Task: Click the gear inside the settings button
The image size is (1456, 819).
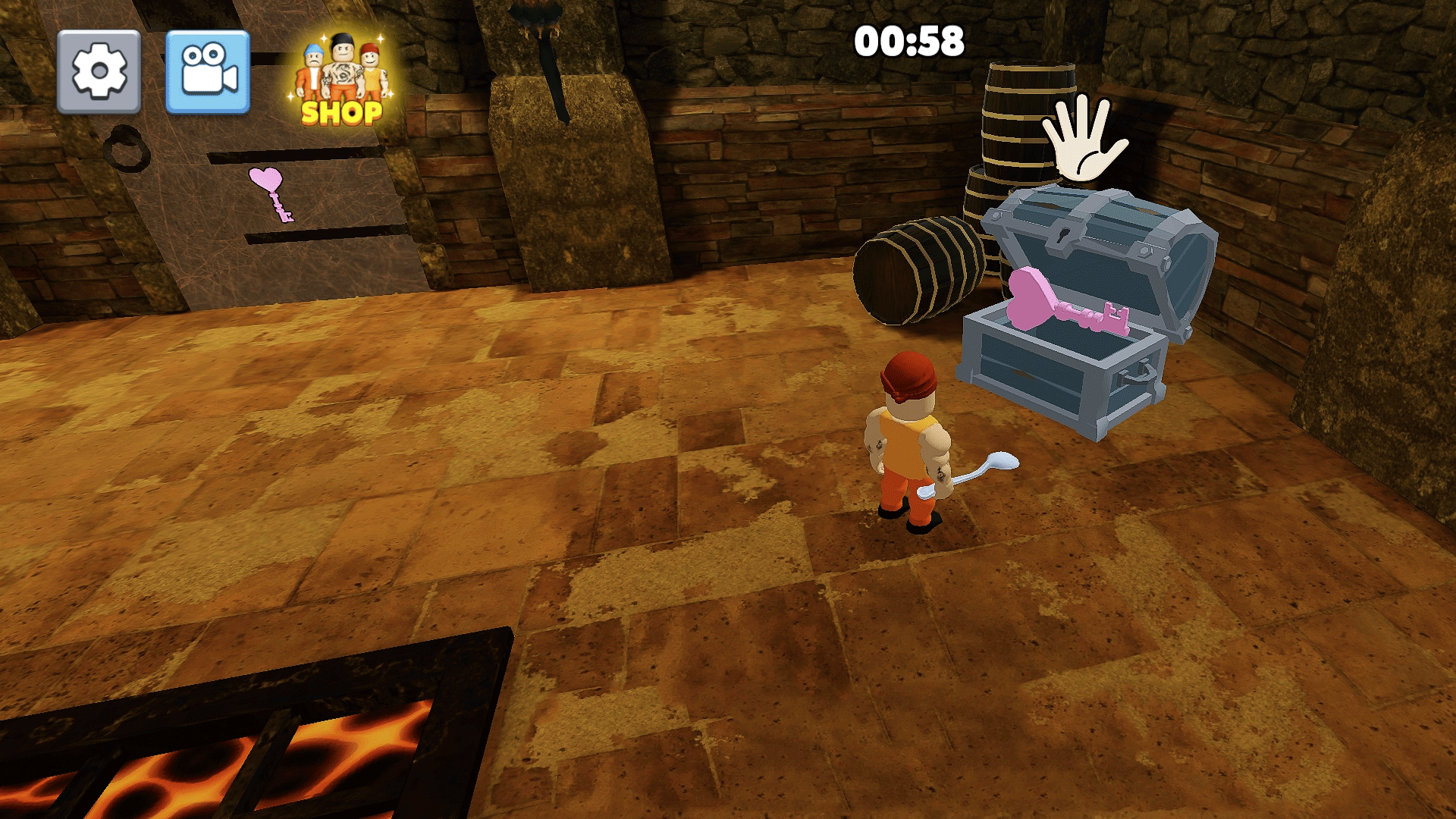Action: pos(99,72)
